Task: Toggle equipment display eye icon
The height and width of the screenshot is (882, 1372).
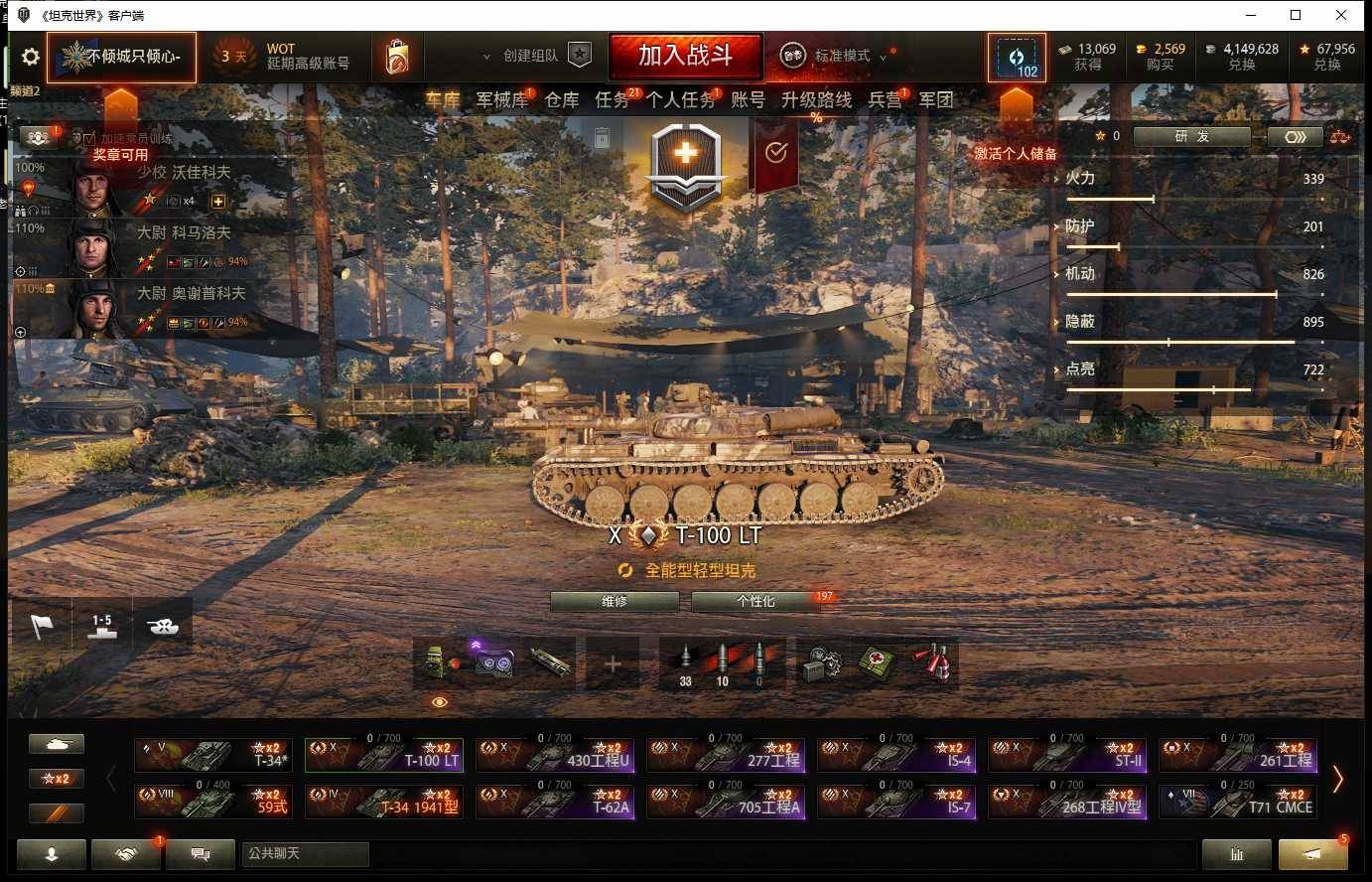Action: click(438, 701)
